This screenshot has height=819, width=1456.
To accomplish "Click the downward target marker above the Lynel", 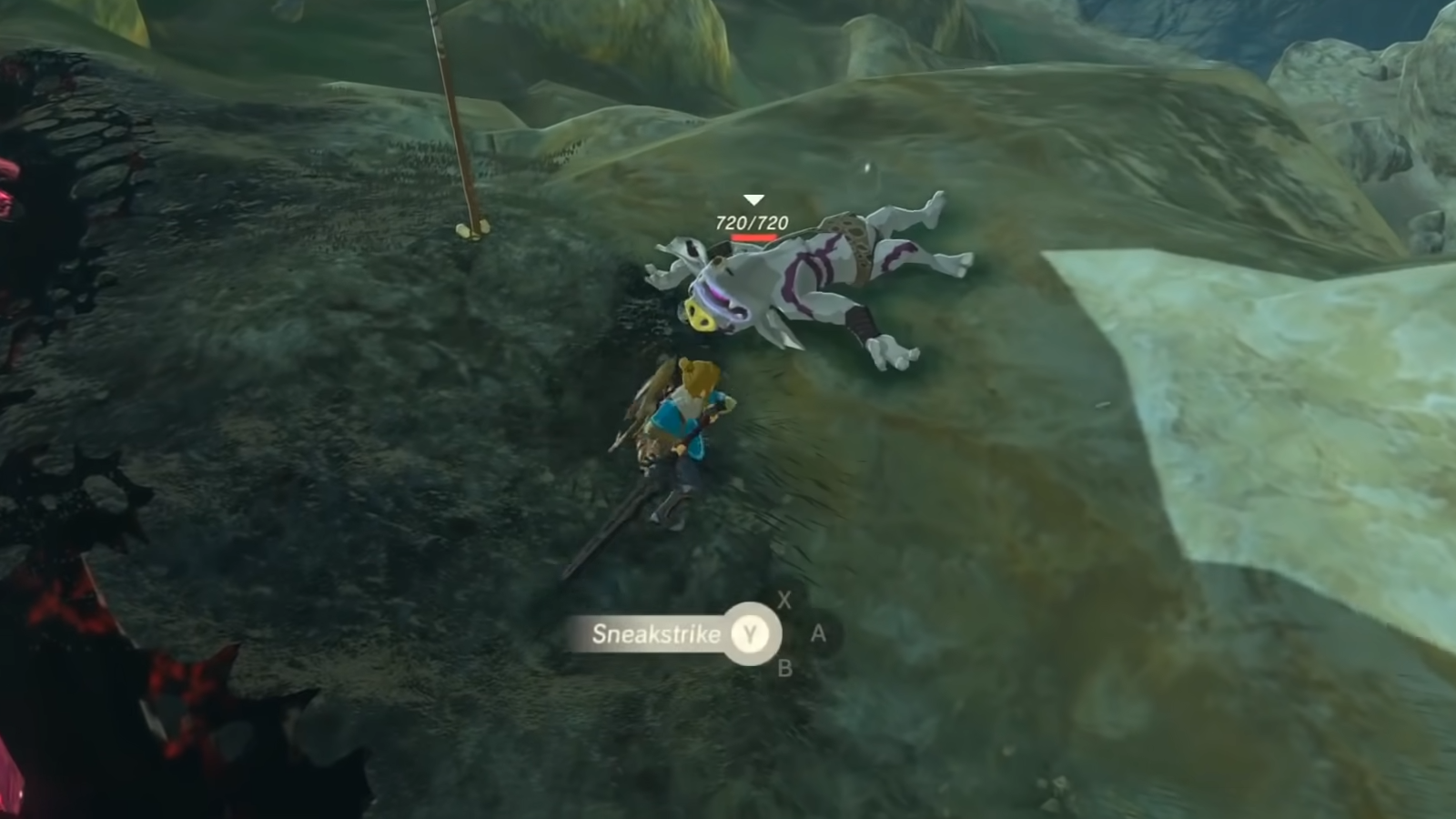I will tap(753, 197).
